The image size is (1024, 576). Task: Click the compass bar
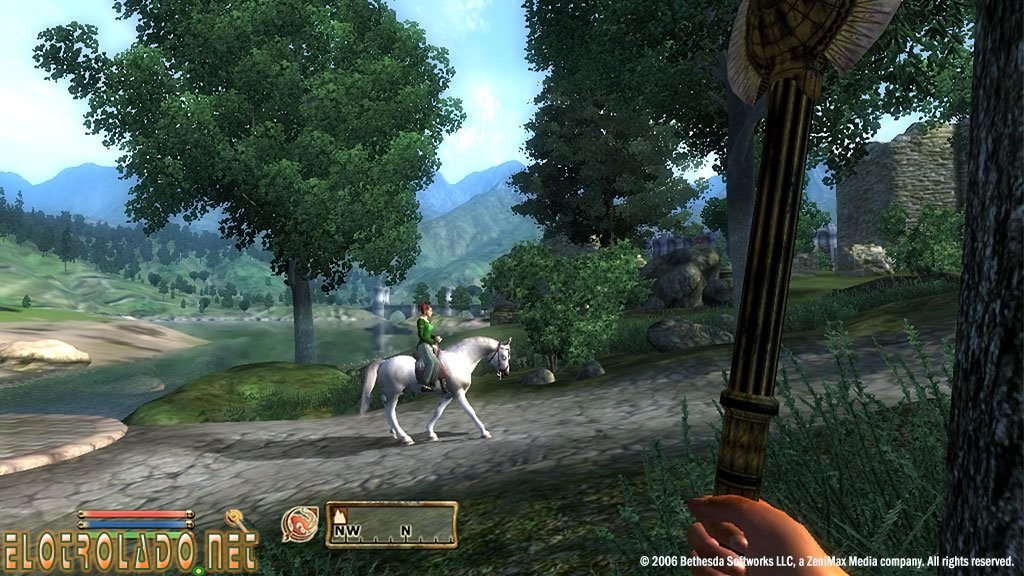[392, 524]
